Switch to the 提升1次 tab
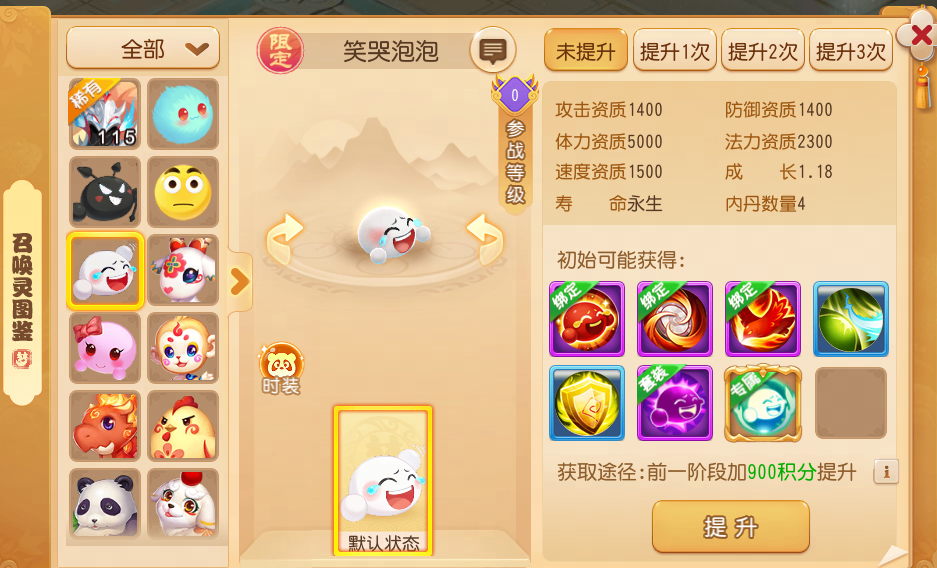 (x=674, y=51)
